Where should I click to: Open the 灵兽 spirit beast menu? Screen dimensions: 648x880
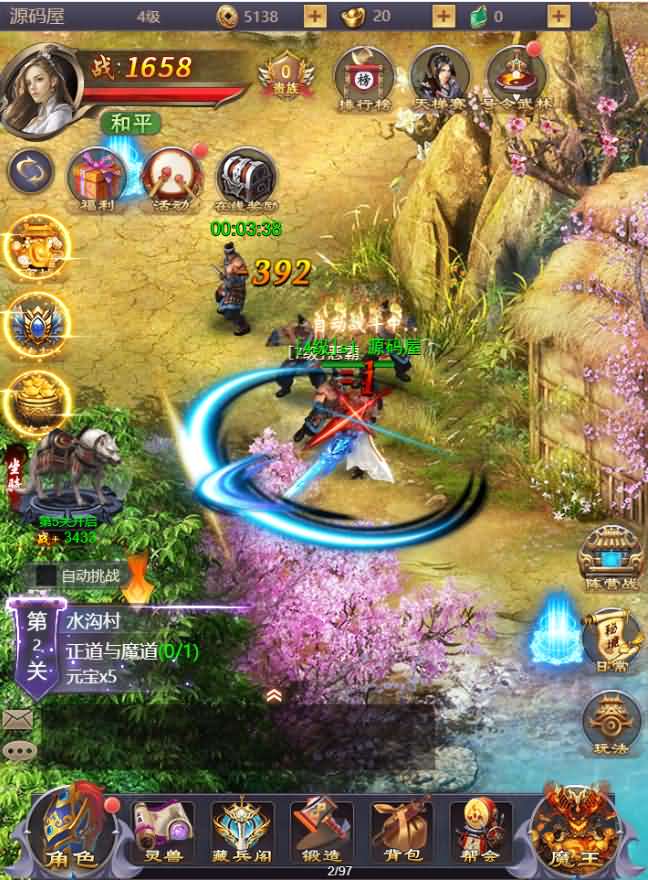162,829
